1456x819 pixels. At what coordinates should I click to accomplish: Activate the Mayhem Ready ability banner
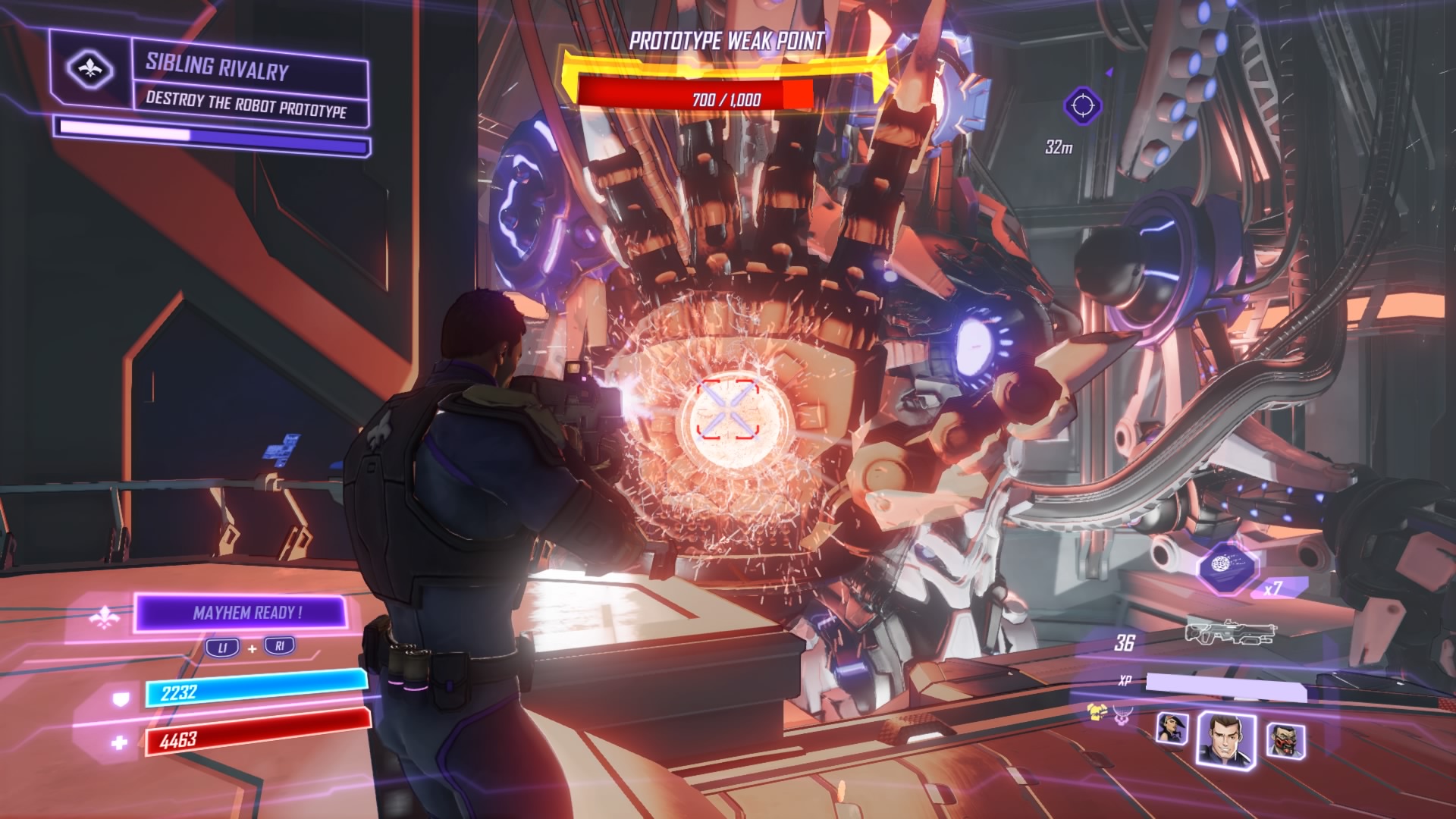pos(242,612)
